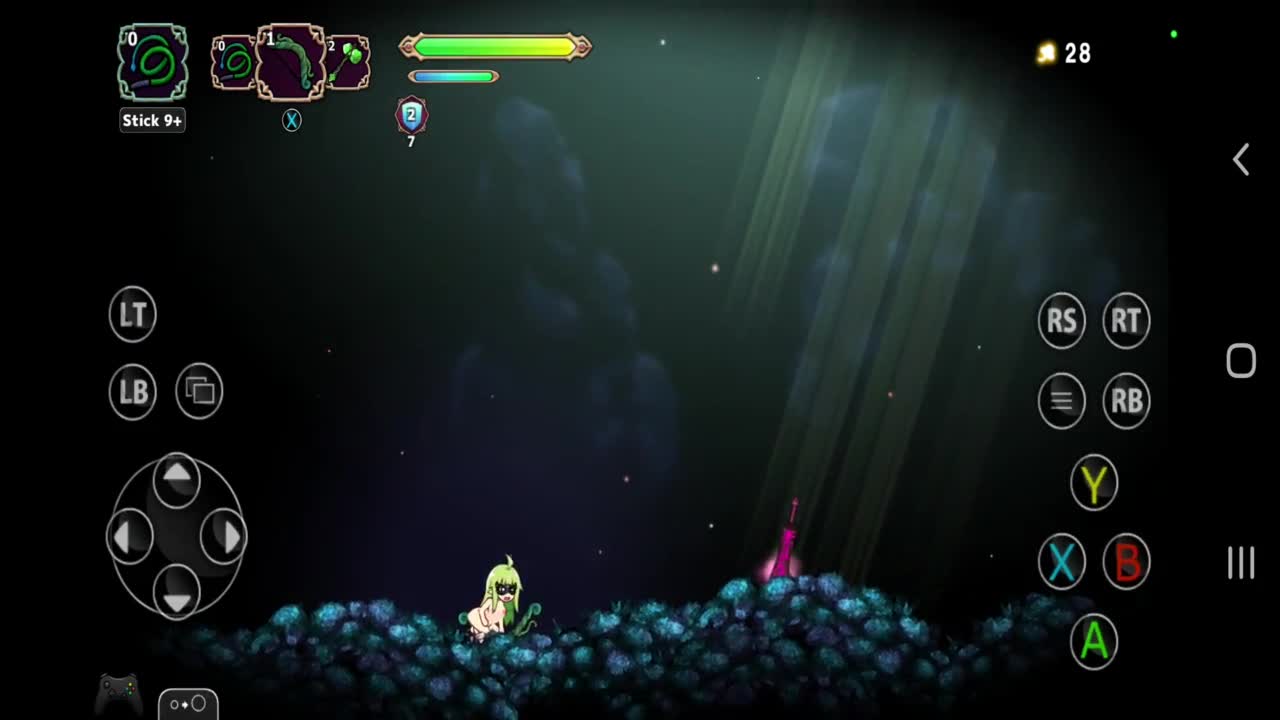Tap the LB virtual bumper button
This screenshot has height=720, width=1280.
pyautogui.click(x=133, y=391)
